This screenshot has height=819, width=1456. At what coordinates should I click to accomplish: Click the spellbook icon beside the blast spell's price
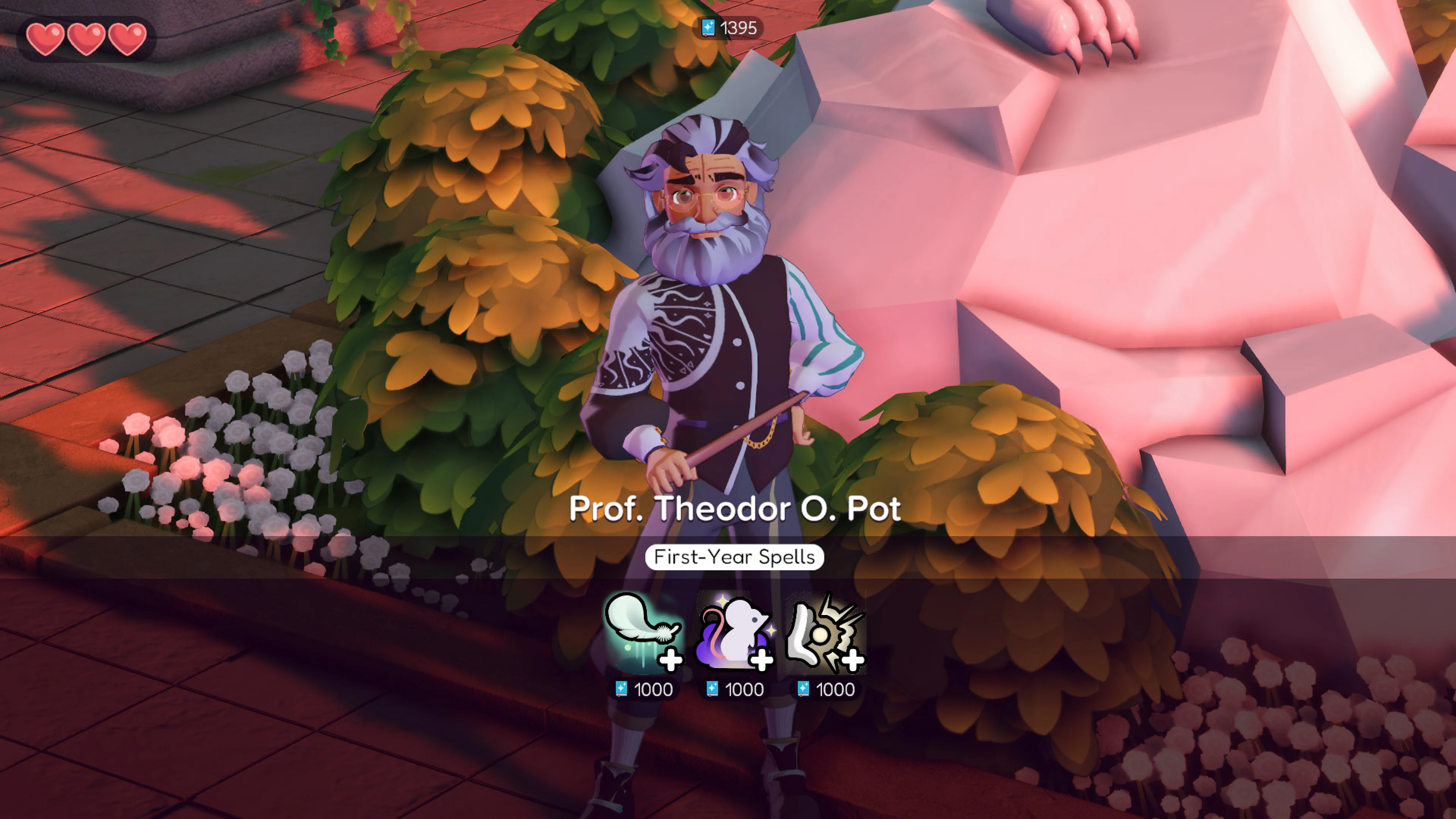pos(803,689)
